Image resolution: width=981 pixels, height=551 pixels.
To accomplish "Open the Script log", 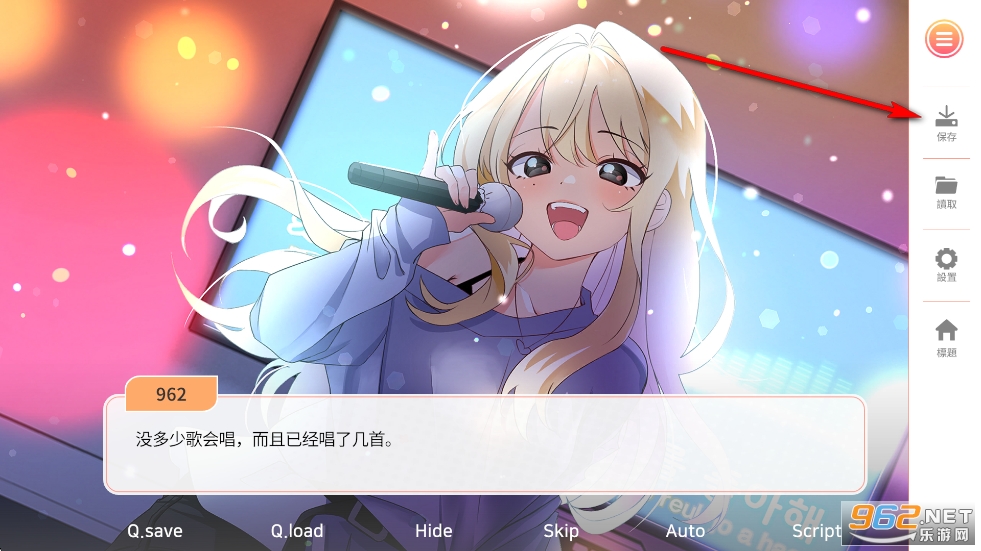I will click(817, 531).
